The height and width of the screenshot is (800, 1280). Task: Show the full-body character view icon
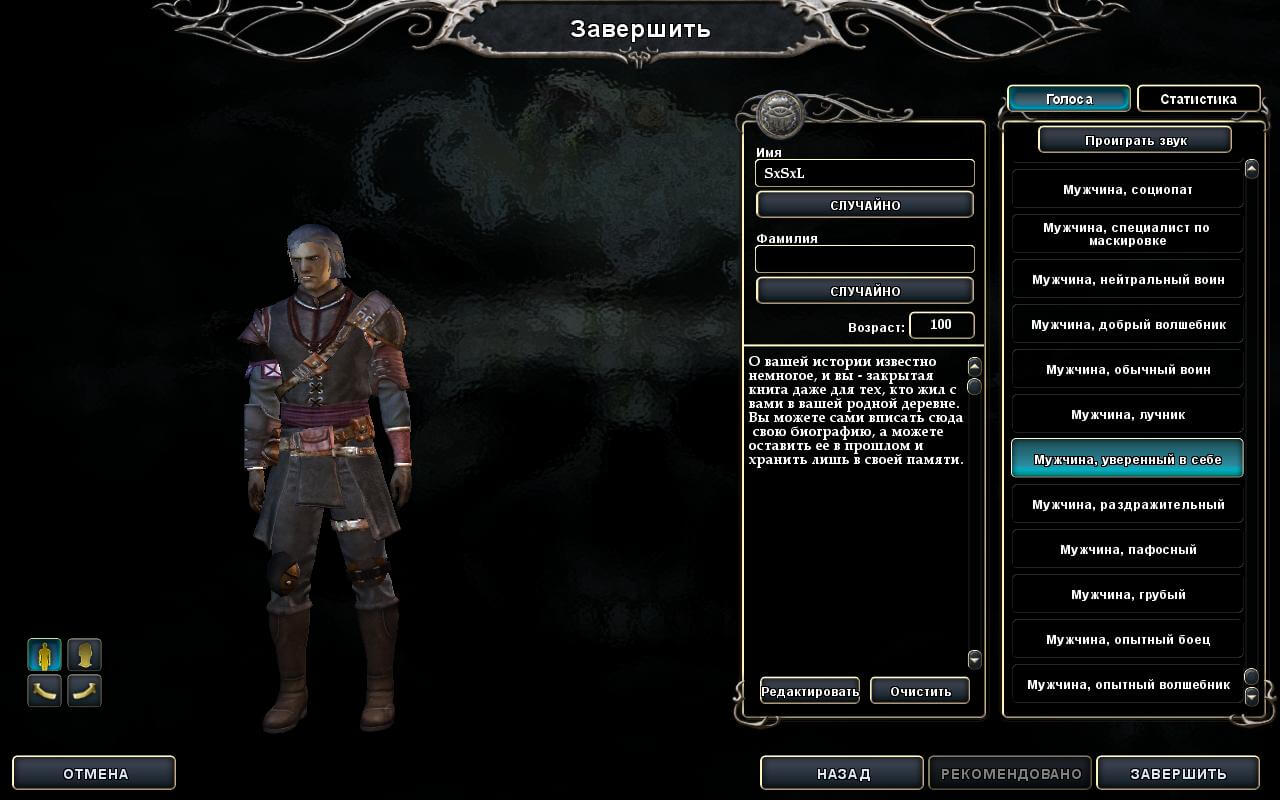point(44,655)
